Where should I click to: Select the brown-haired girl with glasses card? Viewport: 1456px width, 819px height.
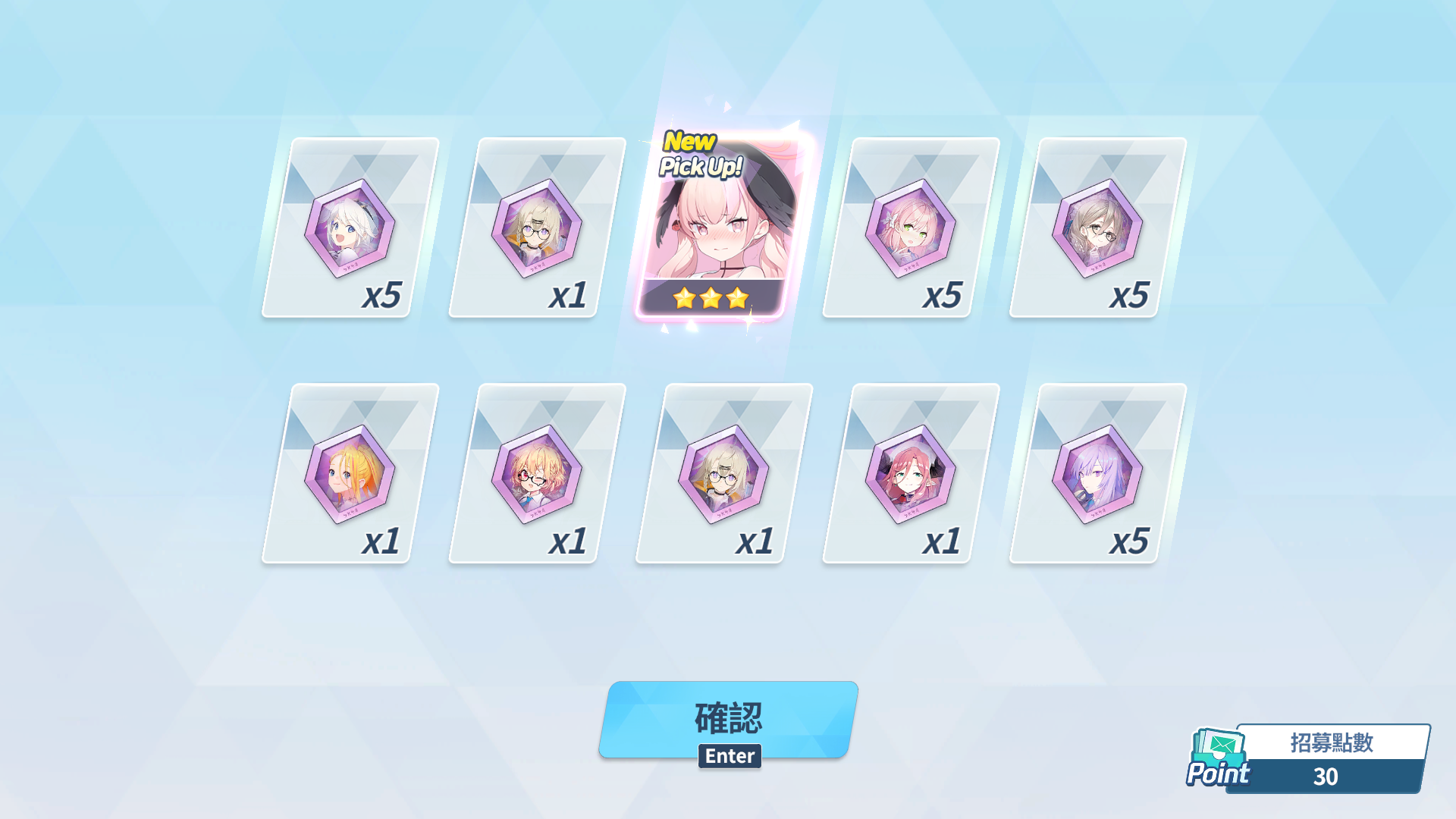point(1097,227)
